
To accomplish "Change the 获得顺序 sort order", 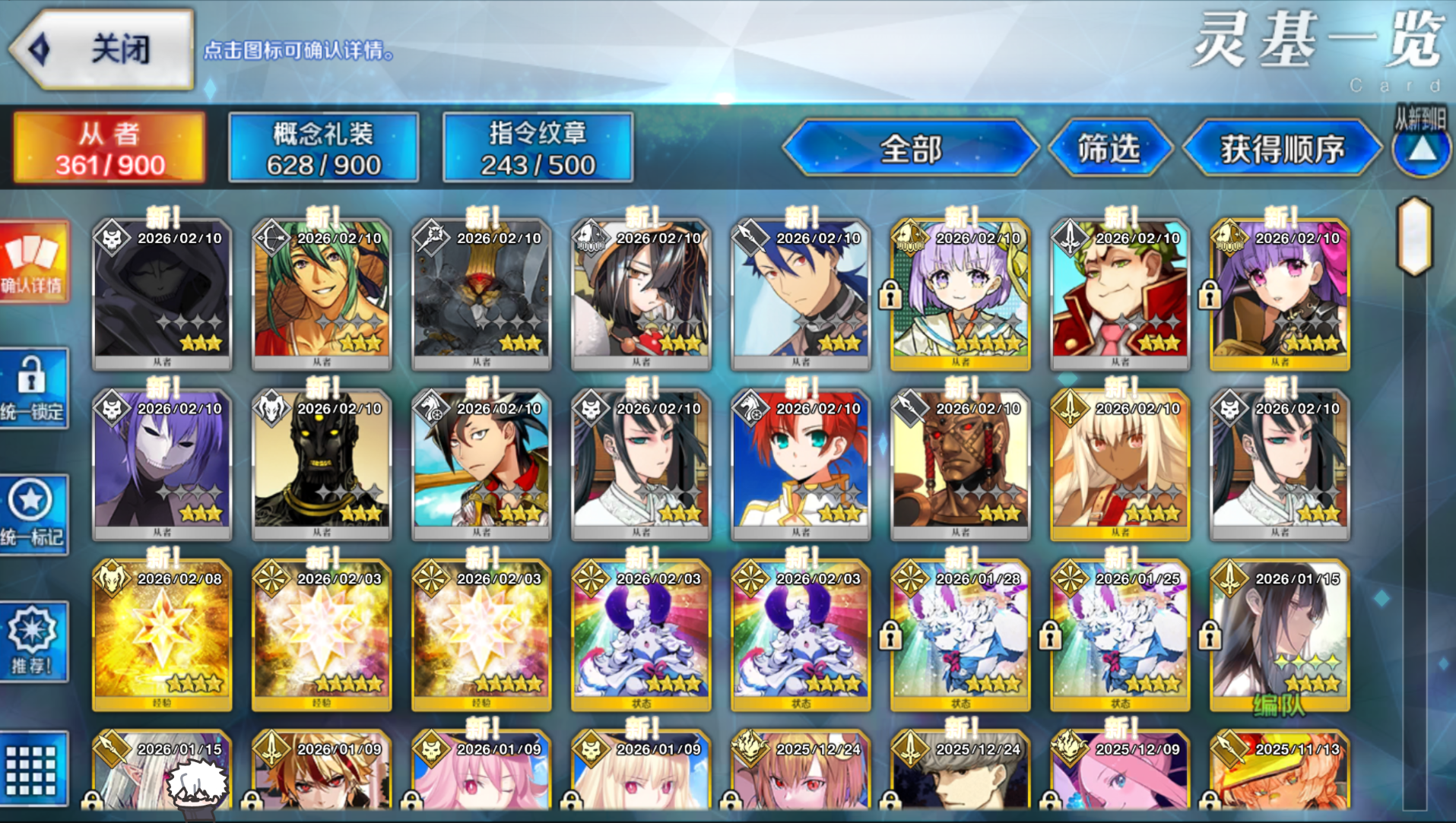I will pyautogui.click(x=1282, y=148).
